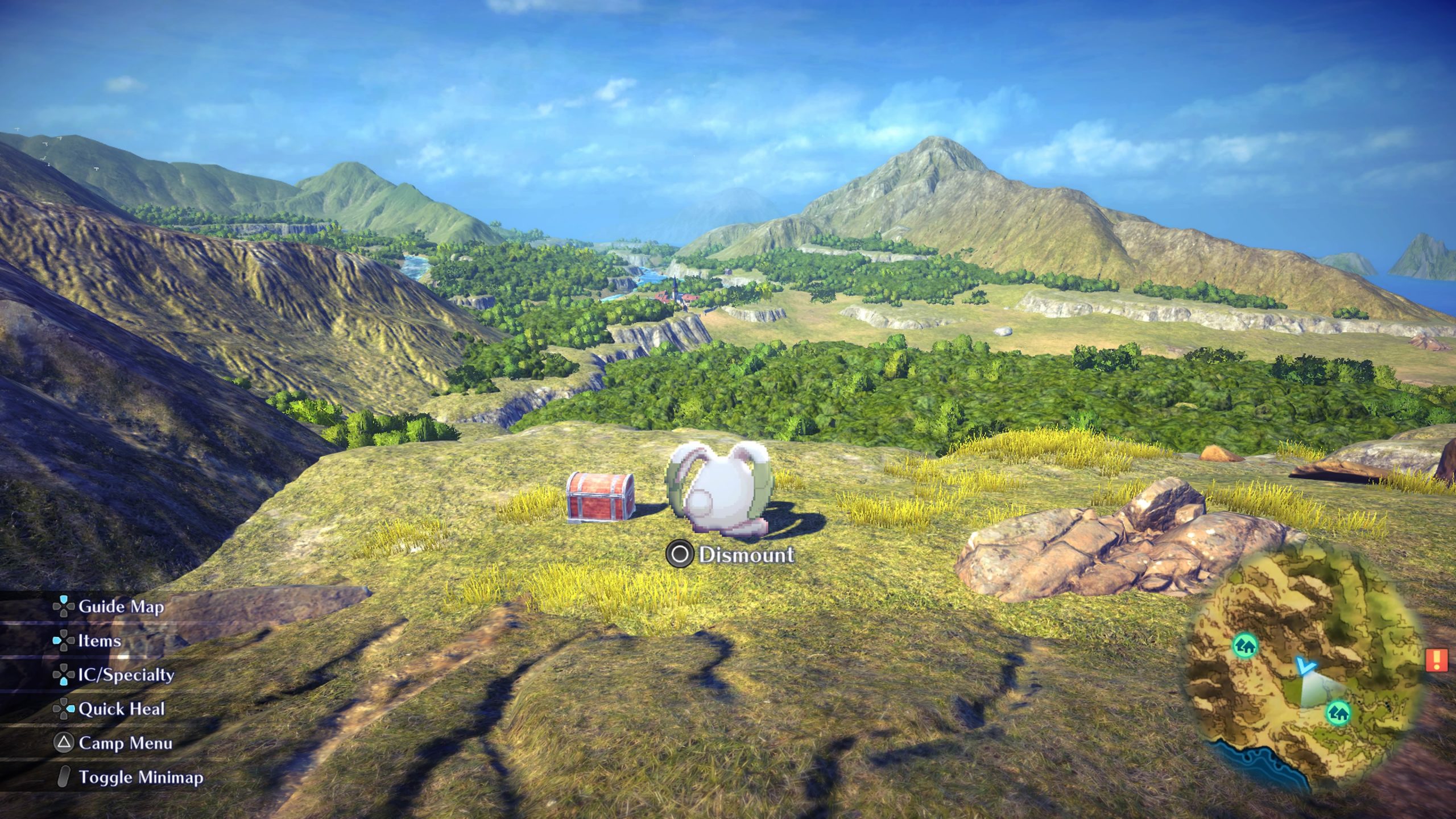
Task: Select the town marker nearest the minimap coastline
Action: coord(1339,712)
